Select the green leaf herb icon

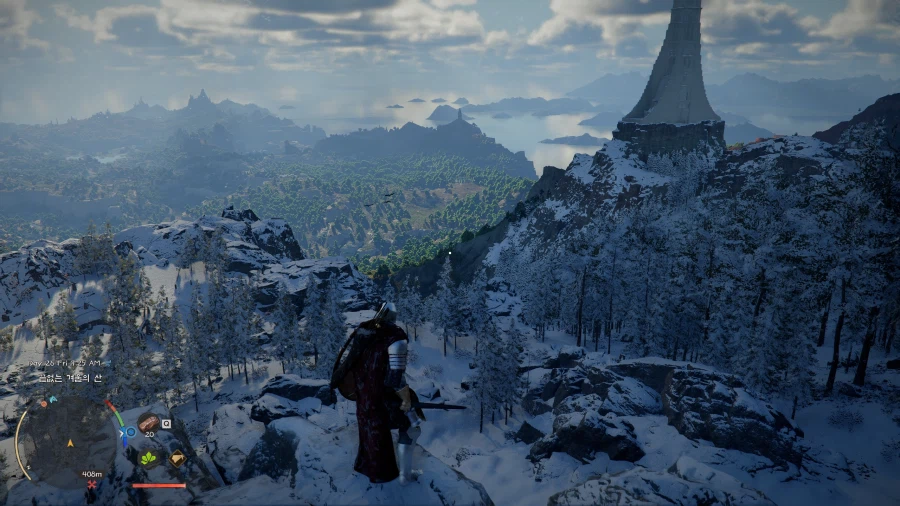coord(149,457)
